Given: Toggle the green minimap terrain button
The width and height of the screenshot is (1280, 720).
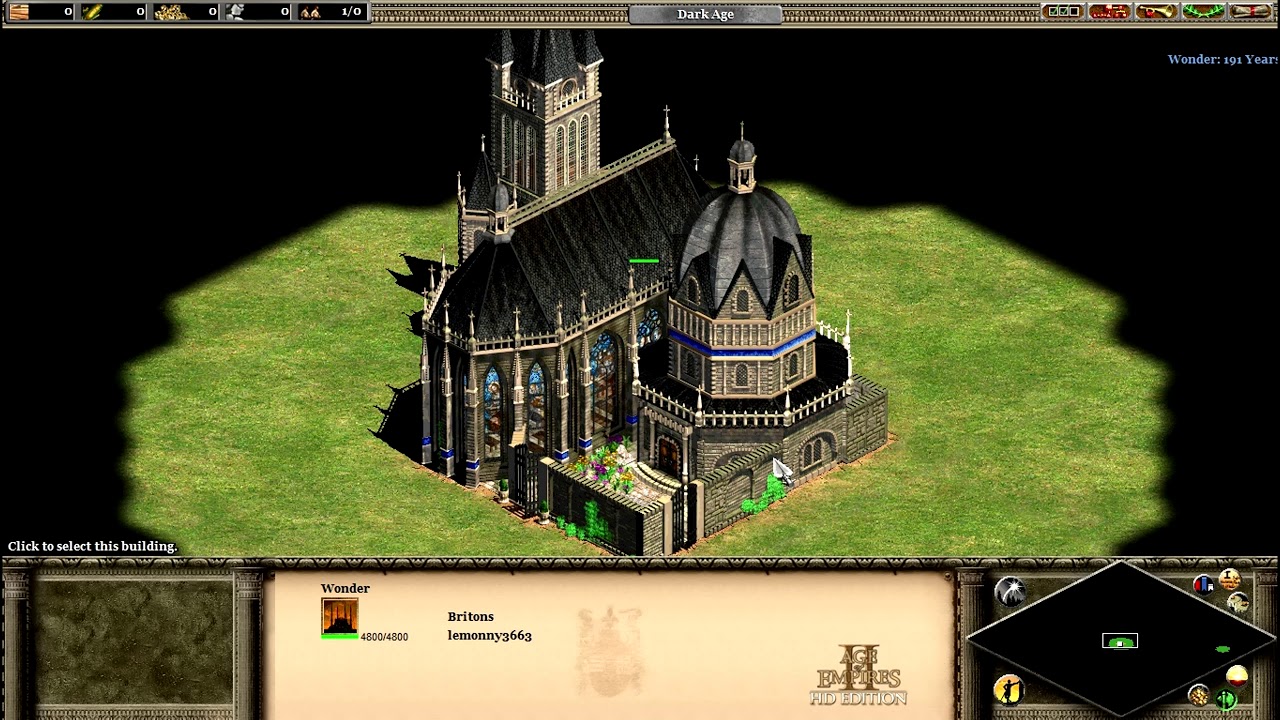Looking at the screenshot, I should (1227, 699).
